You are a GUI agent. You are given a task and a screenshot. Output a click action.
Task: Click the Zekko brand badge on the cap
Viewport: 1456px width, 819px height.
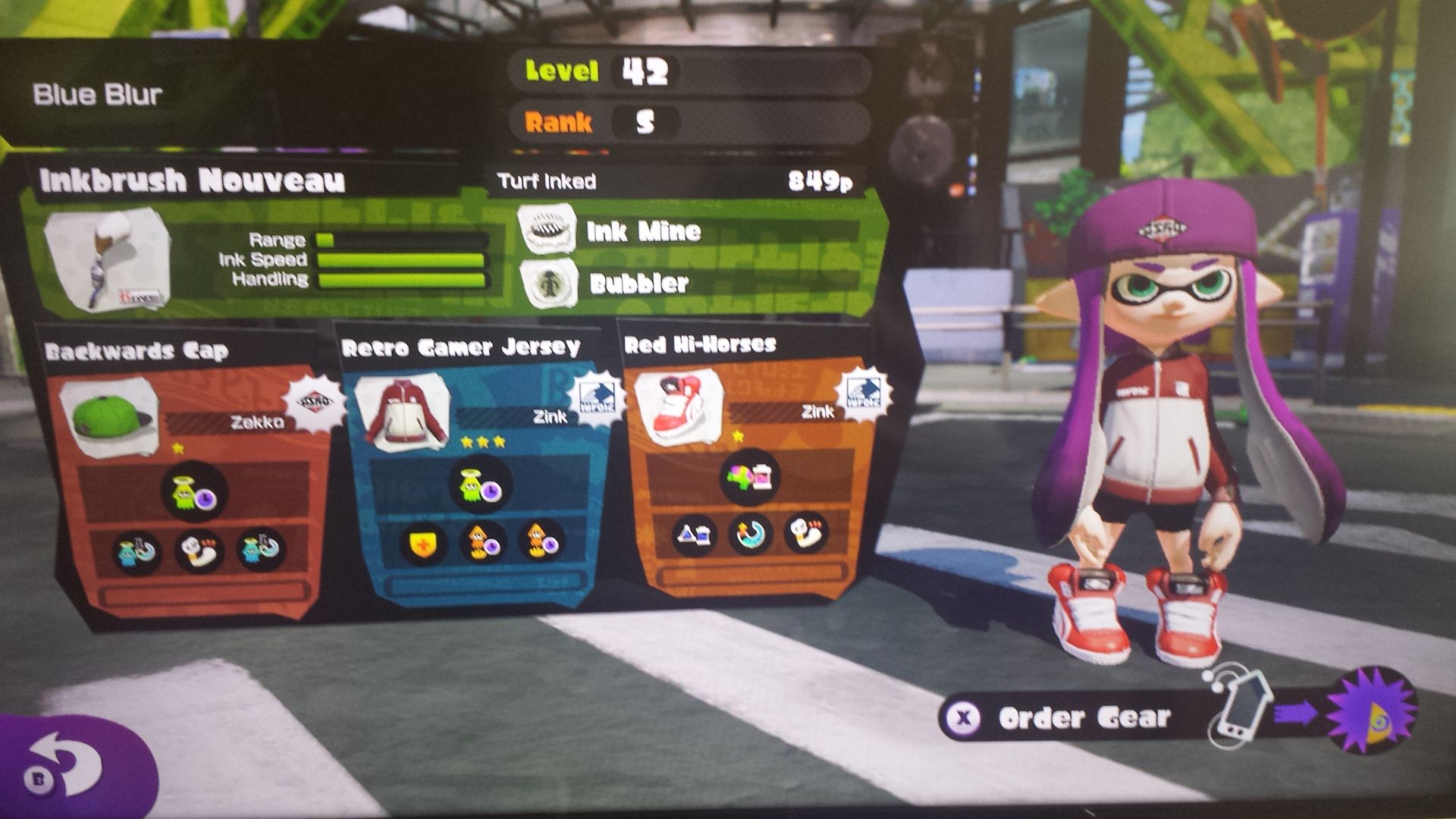312,402
